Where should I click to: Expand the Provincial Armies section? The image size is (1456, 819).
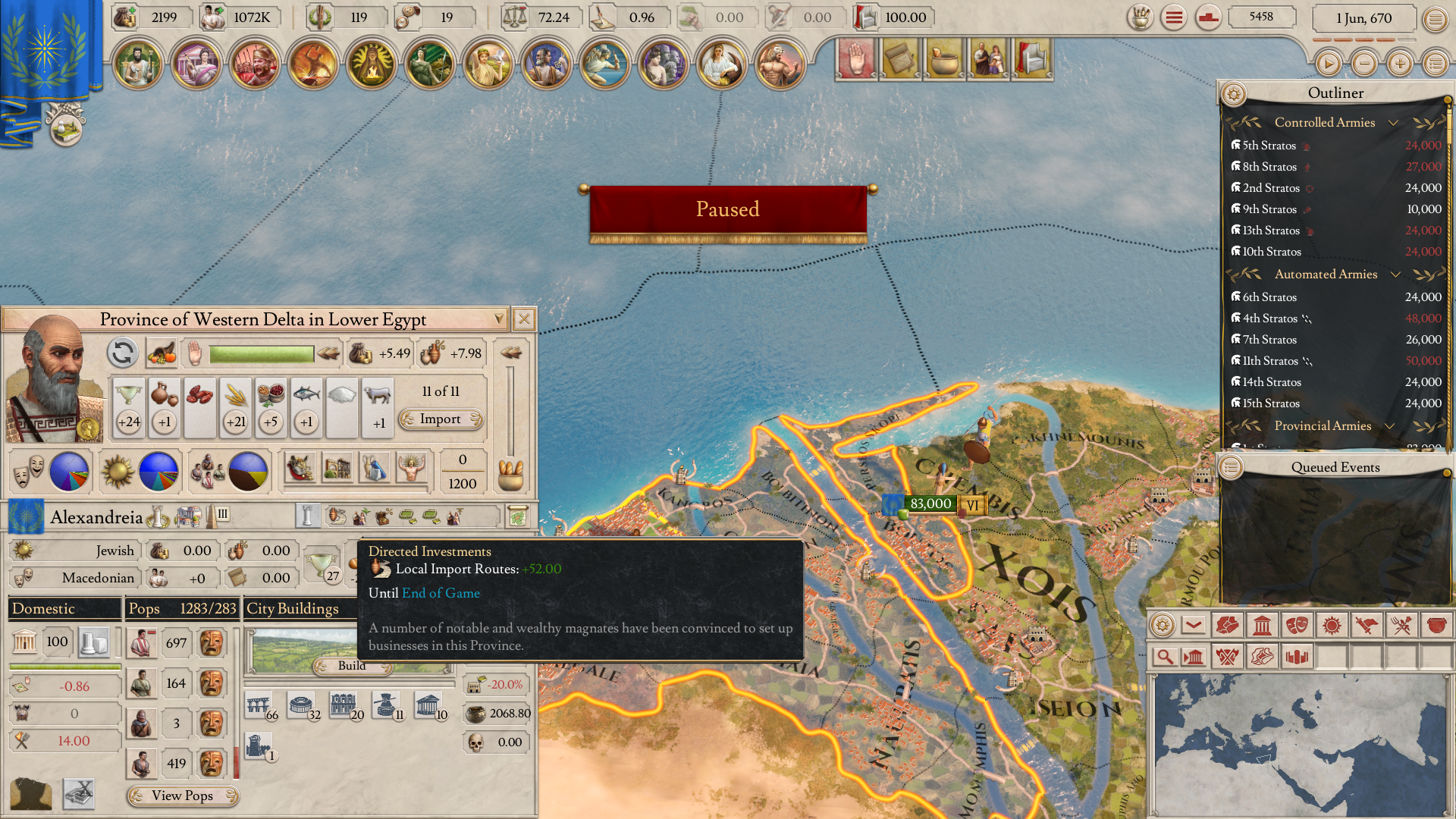tap(1390, 426)
